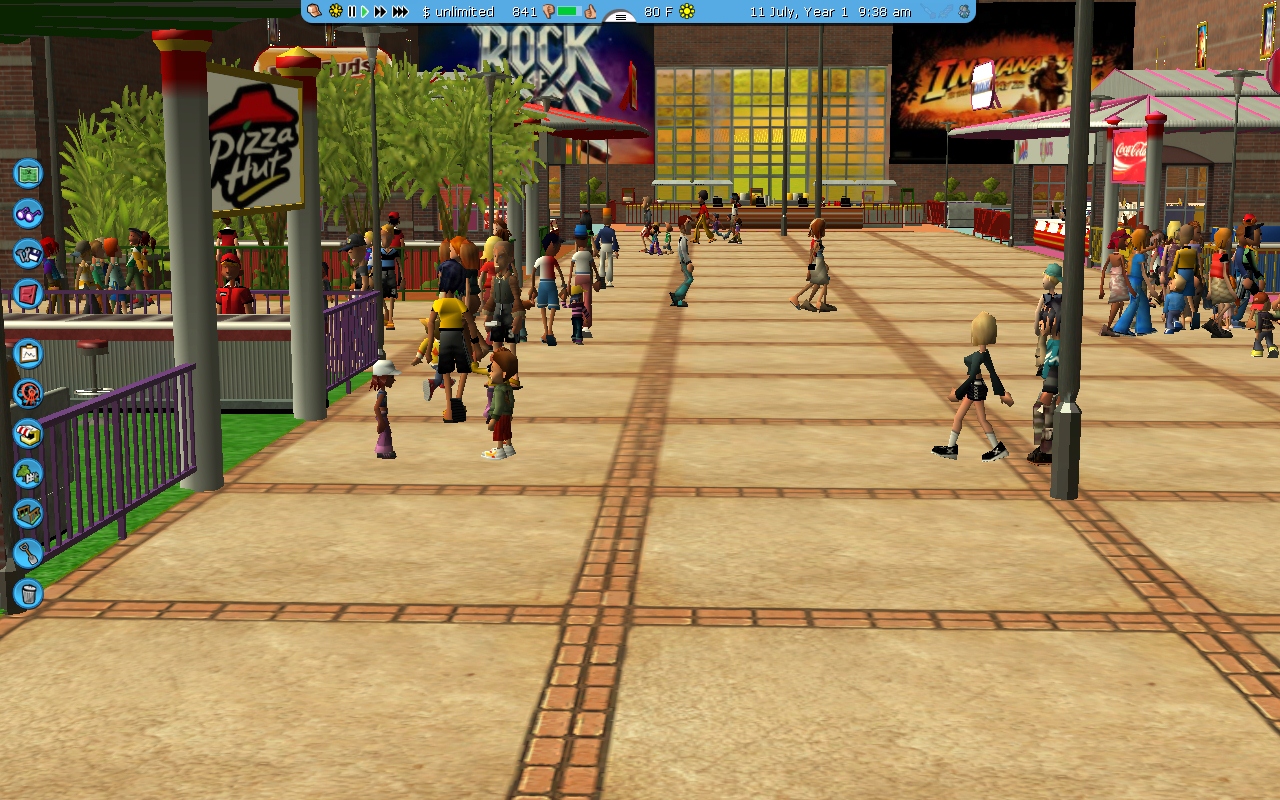Pause the game simulation
1280x800 pixels.
(x=351, y=12)
